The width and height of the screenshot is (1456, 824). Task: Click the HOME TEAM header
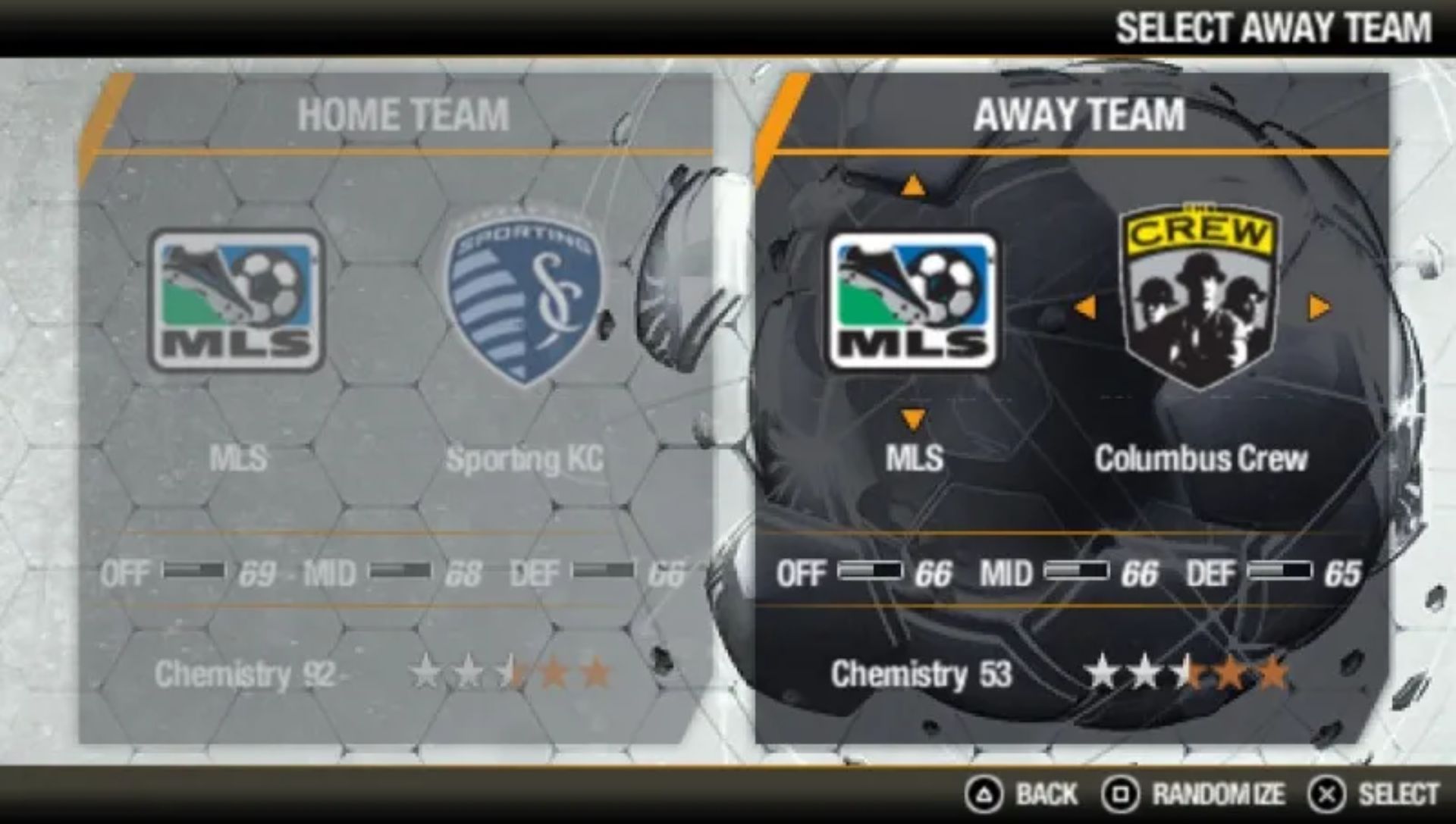point(406,115)
